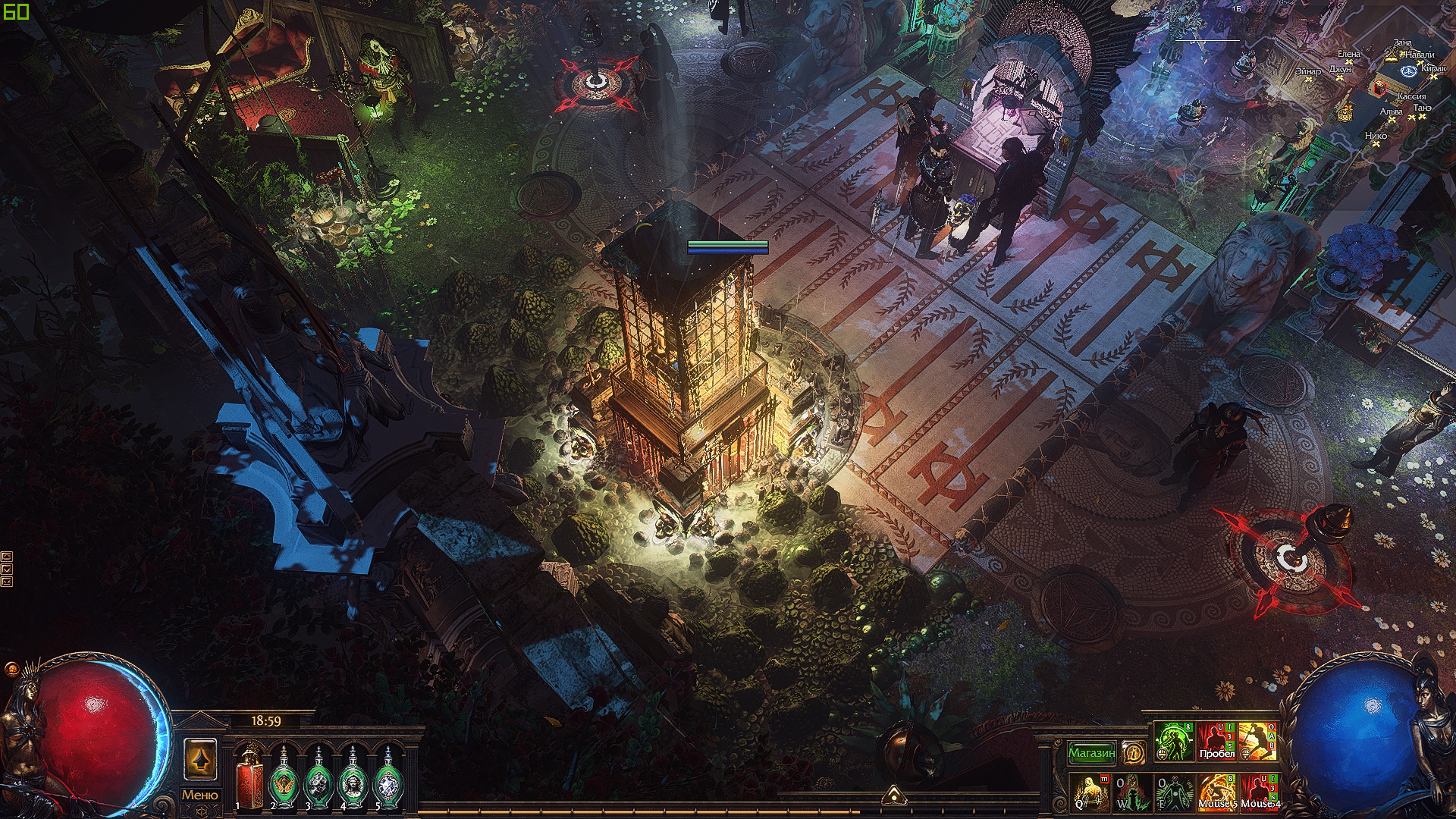Viewport: 1456px width, 819px height.
Task: Open the Меню button
Action: coord(199,795)
